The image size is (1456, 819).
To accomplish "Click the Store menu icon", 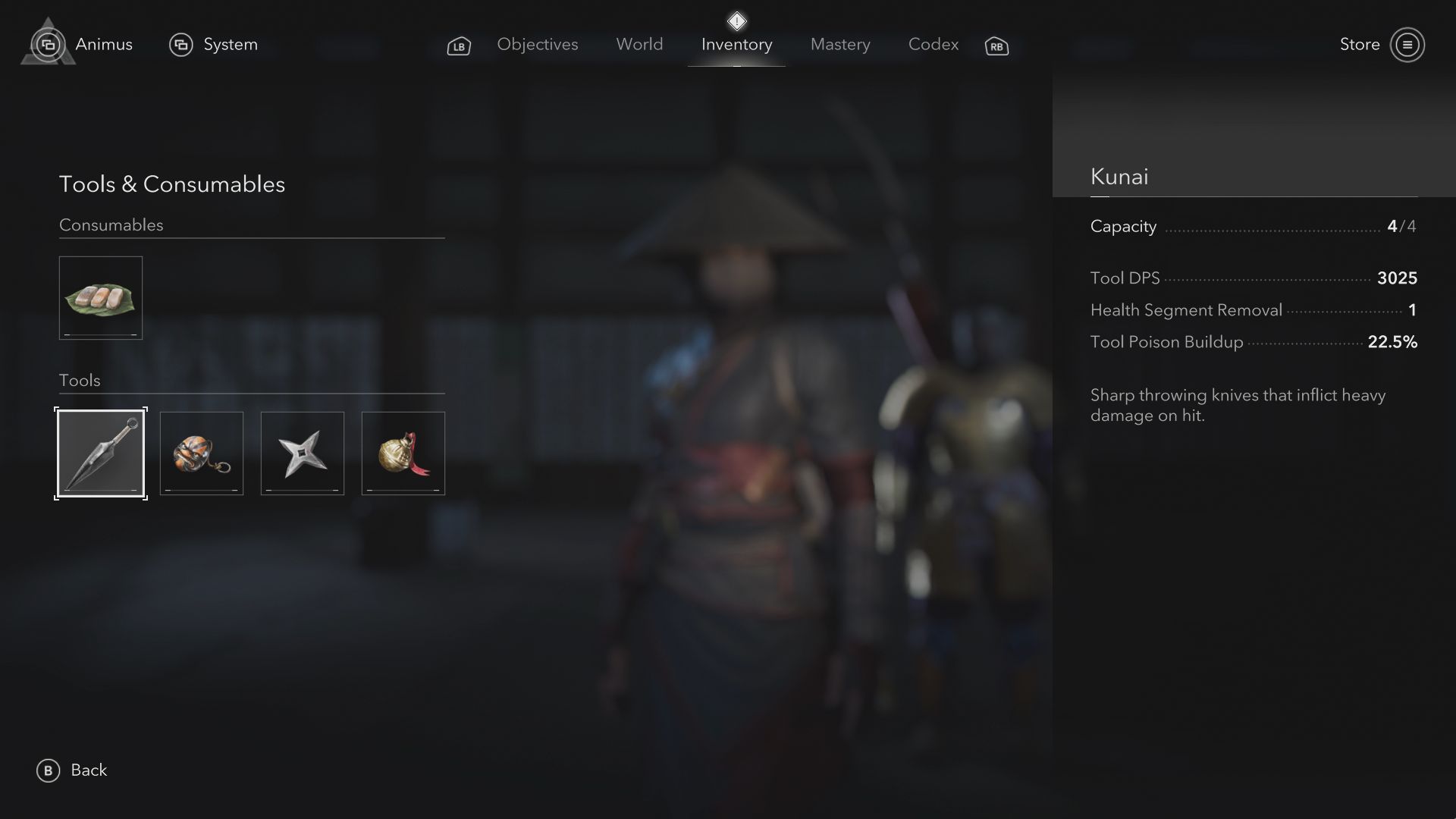I will coord(1408,45).
